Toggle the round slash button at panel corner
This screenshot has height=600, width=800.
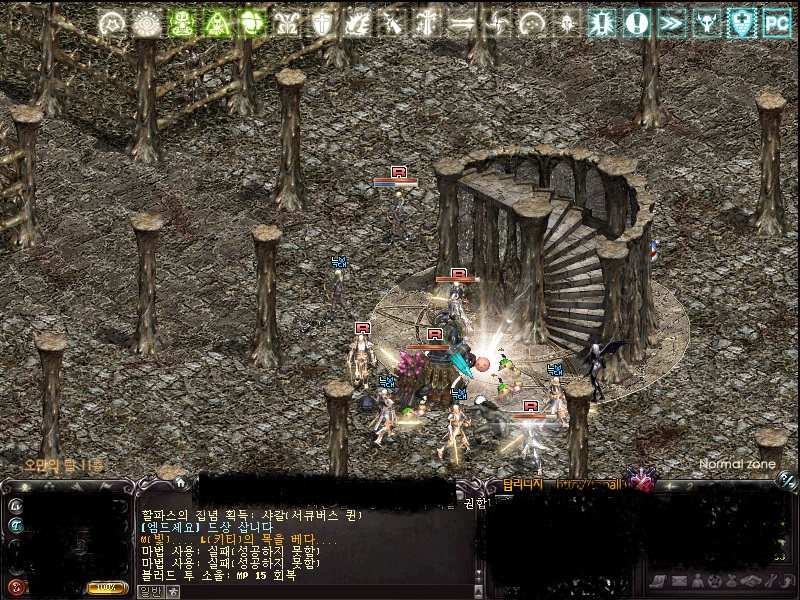(787, 481)
